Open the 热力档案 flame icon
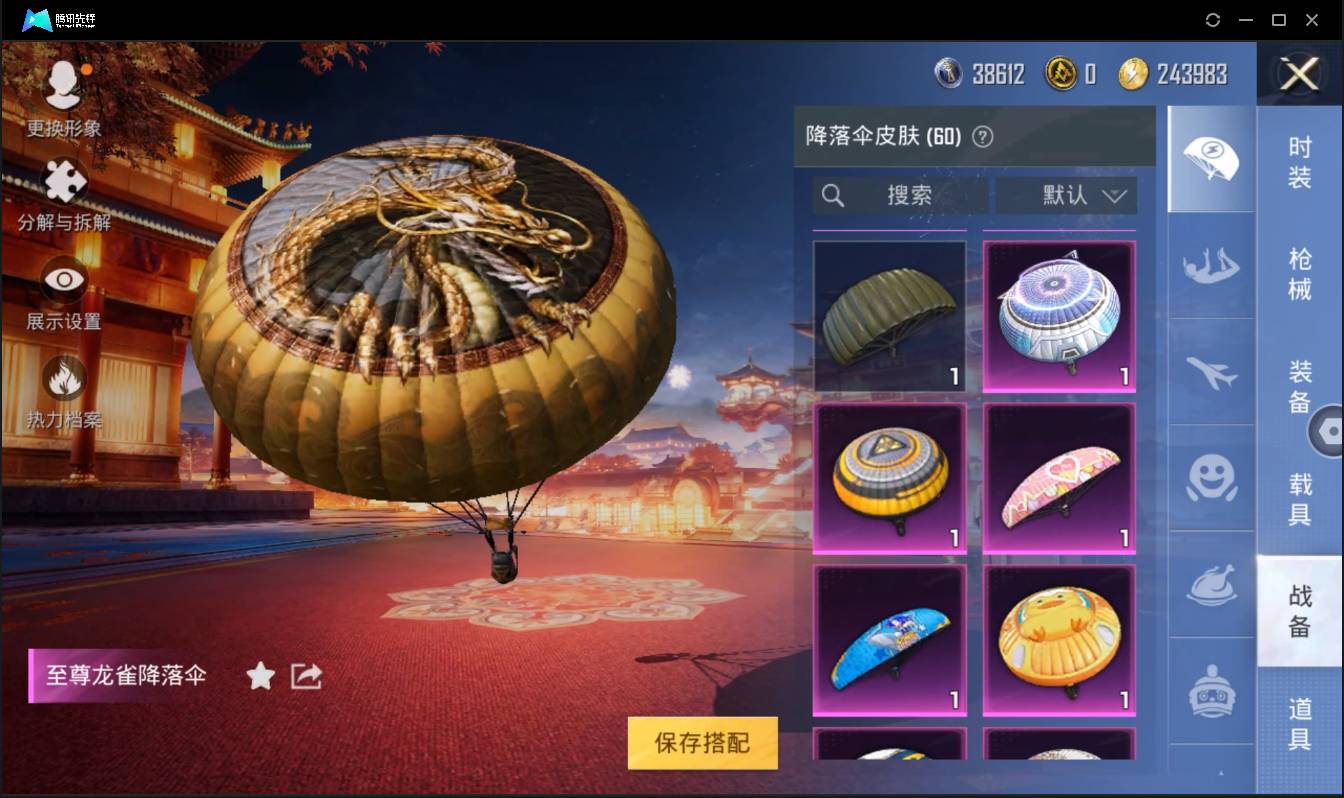The height and width of the screenshot is (798, 1344). pyautogui.click(x=62, y=382)
